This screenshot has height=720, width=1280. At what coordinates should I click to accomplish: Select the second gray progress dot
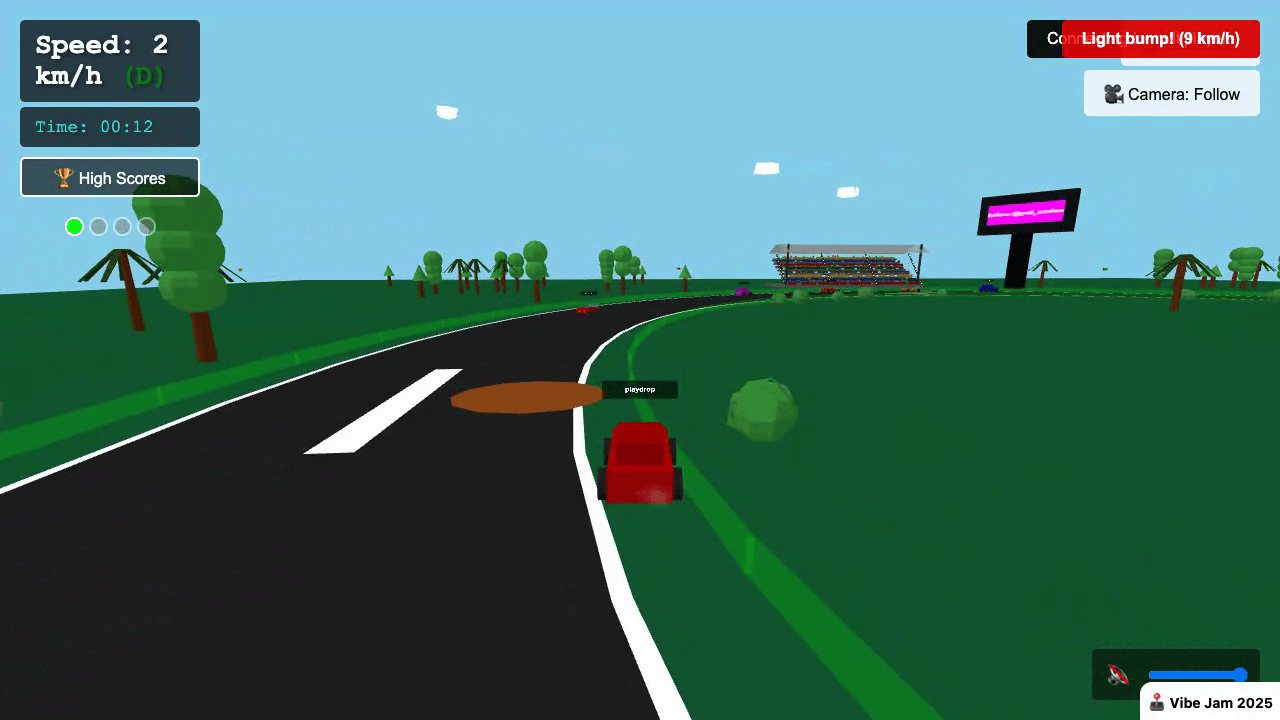[x=98, y=226]
